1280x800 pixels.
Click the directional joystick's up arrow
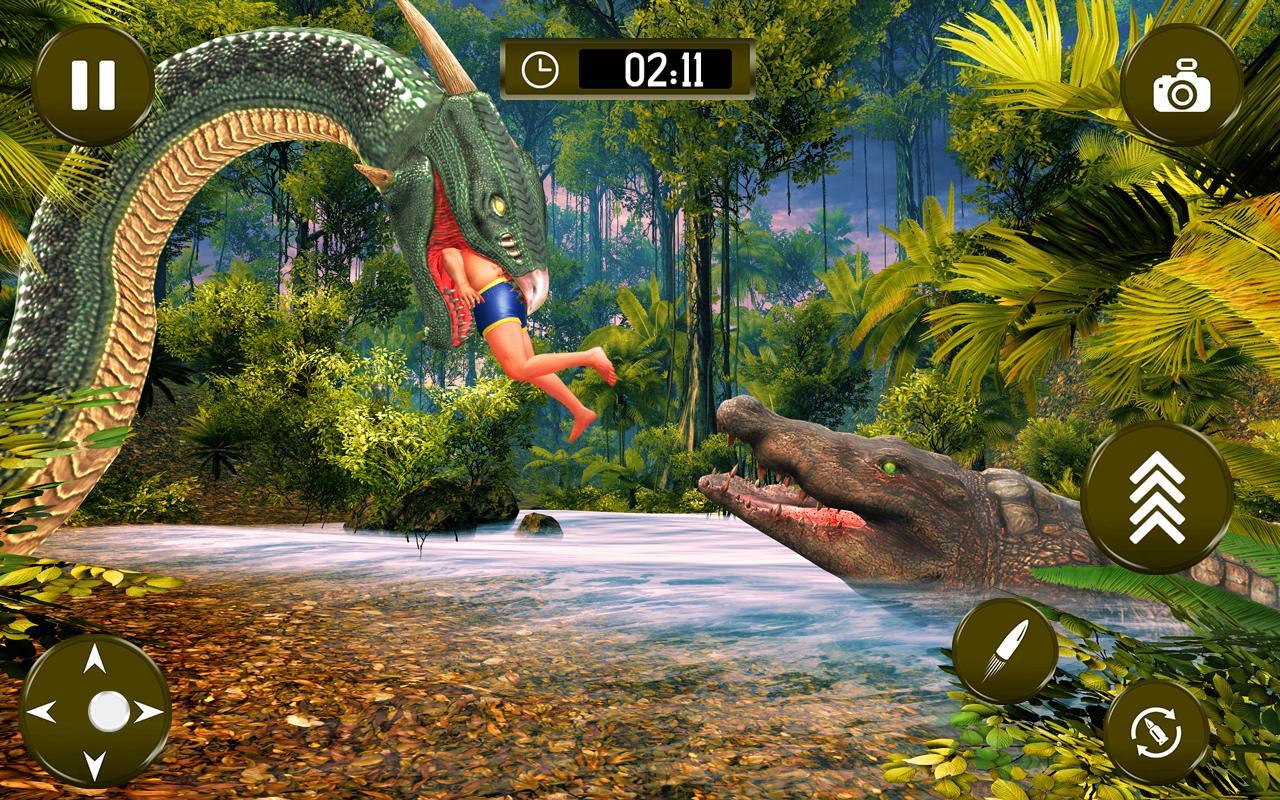point(95,660)
